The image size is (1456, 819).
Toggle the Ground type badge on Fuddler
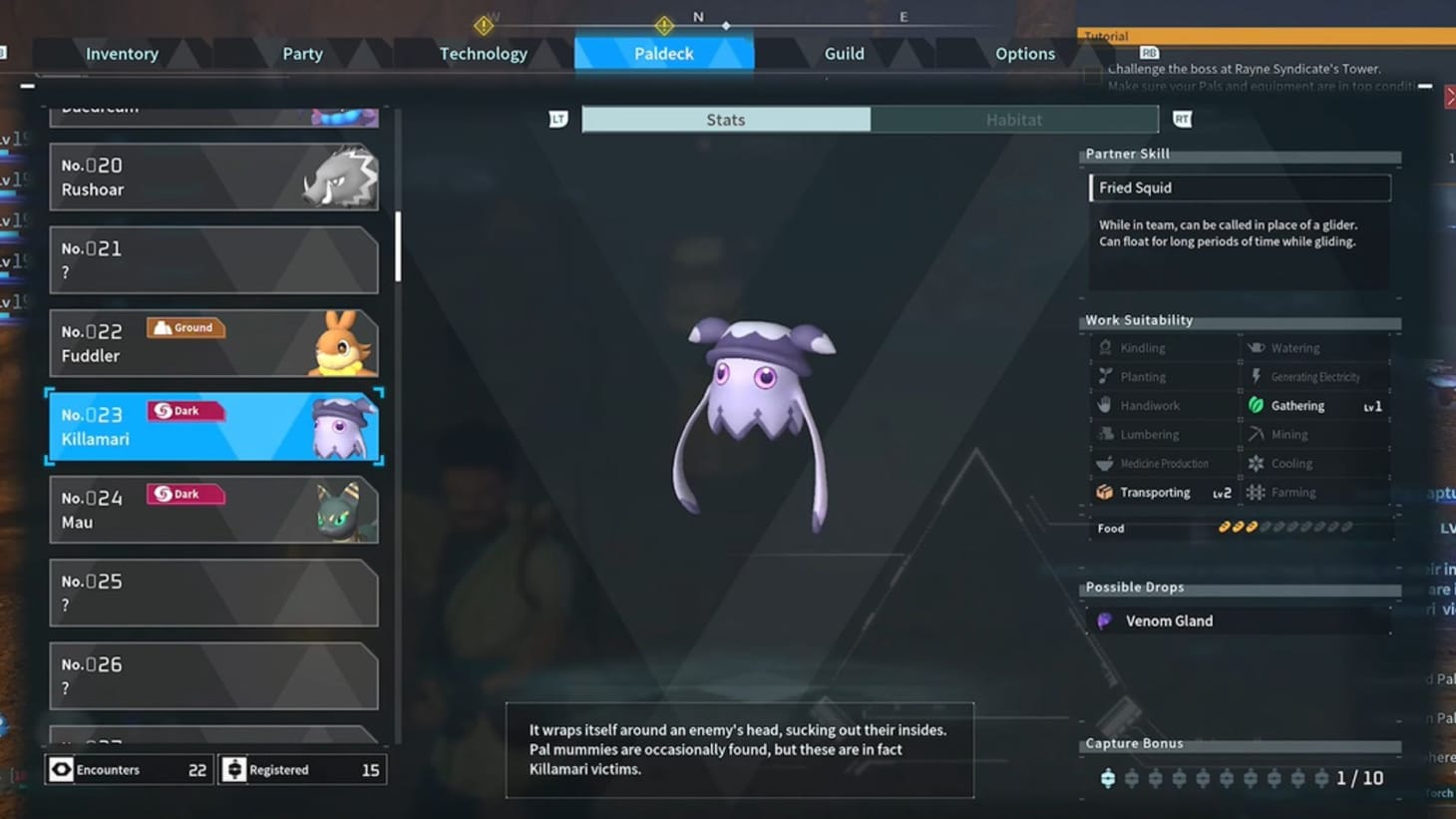pyautogui.click(x=185, y=327)
